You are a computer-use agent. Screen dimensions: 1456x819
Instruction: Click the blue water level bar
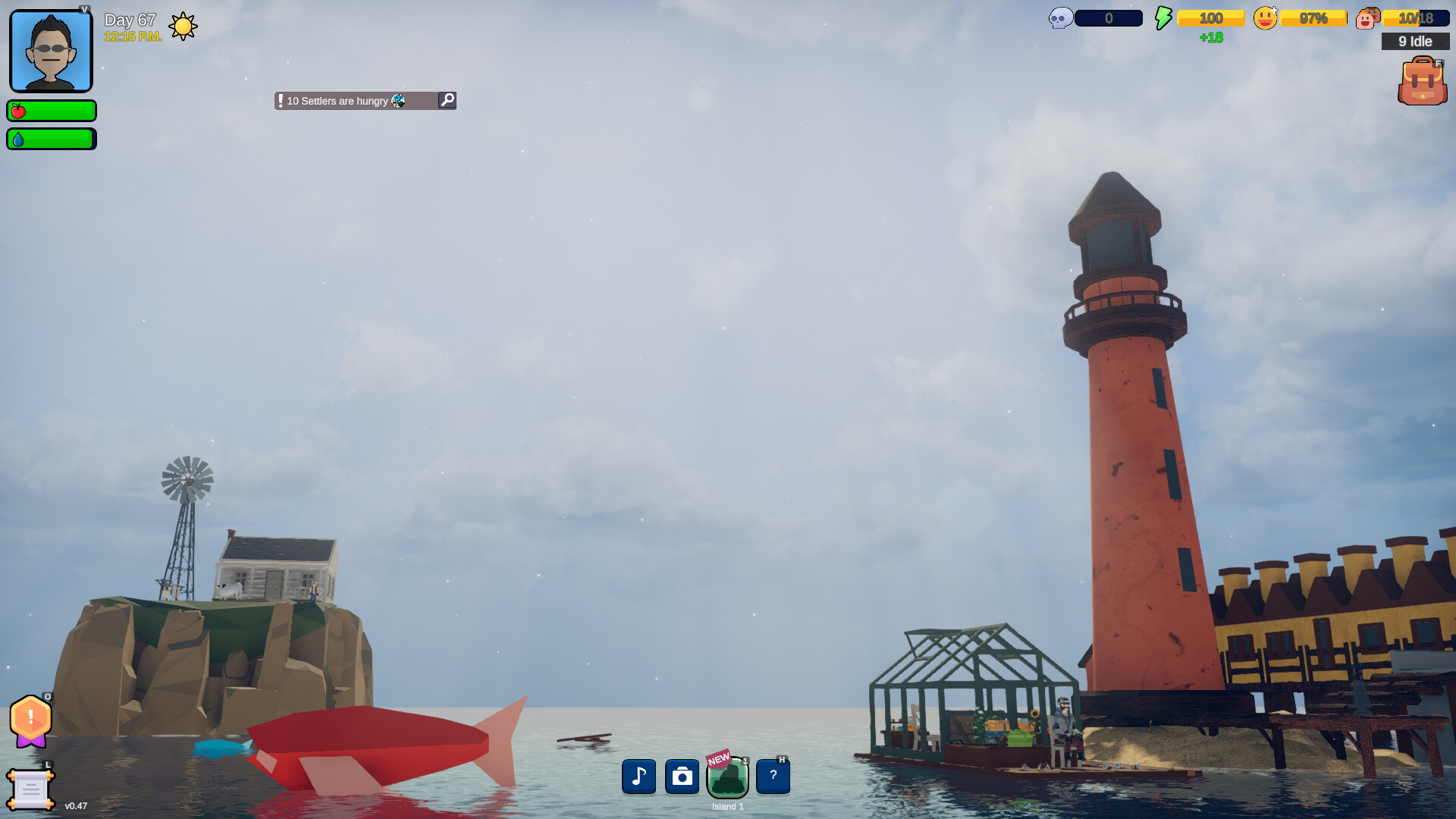pyautogui.click(x=51, y=139)
